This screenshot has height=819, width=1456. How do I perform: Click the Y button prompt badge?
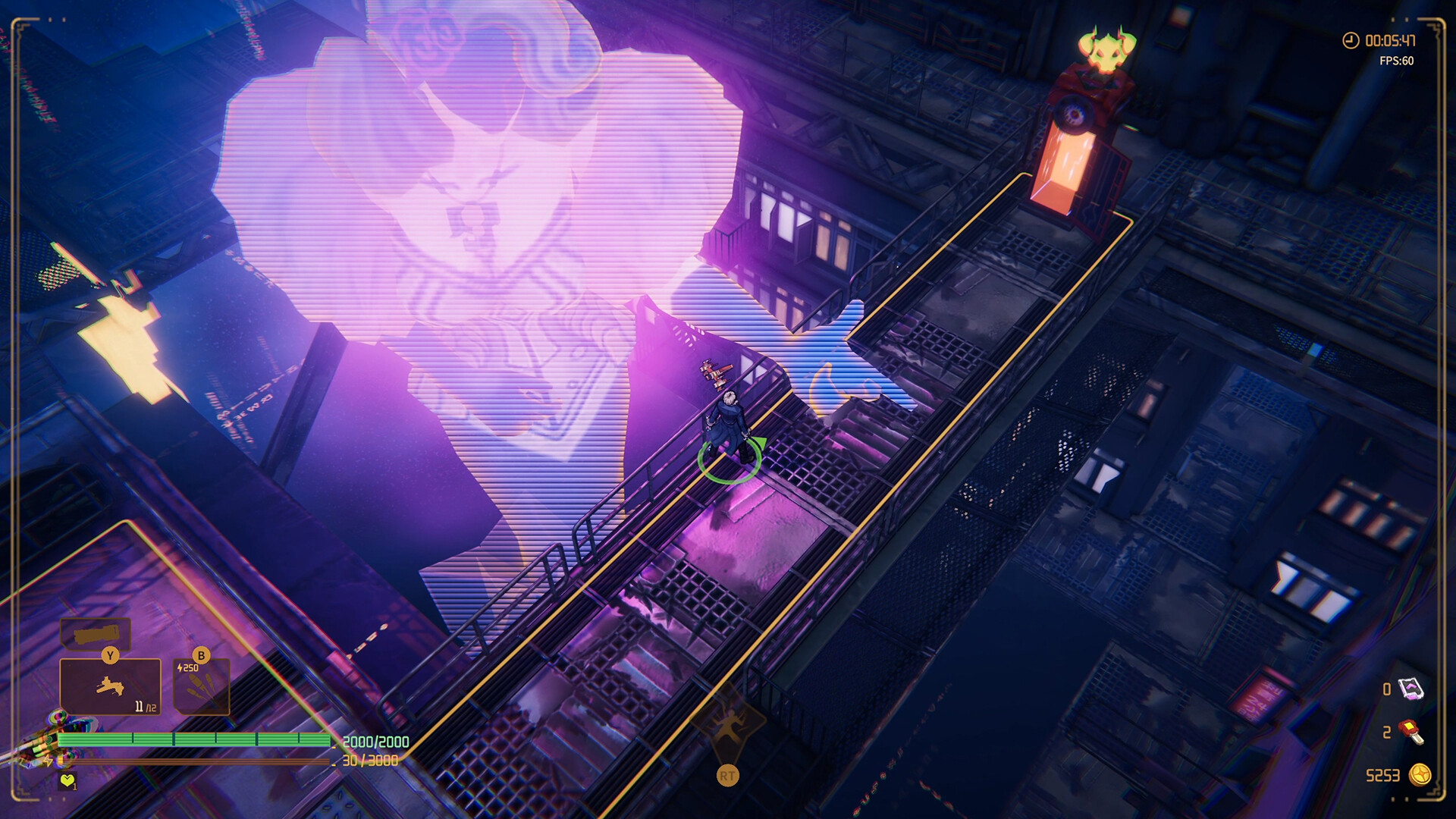point(110,654)
